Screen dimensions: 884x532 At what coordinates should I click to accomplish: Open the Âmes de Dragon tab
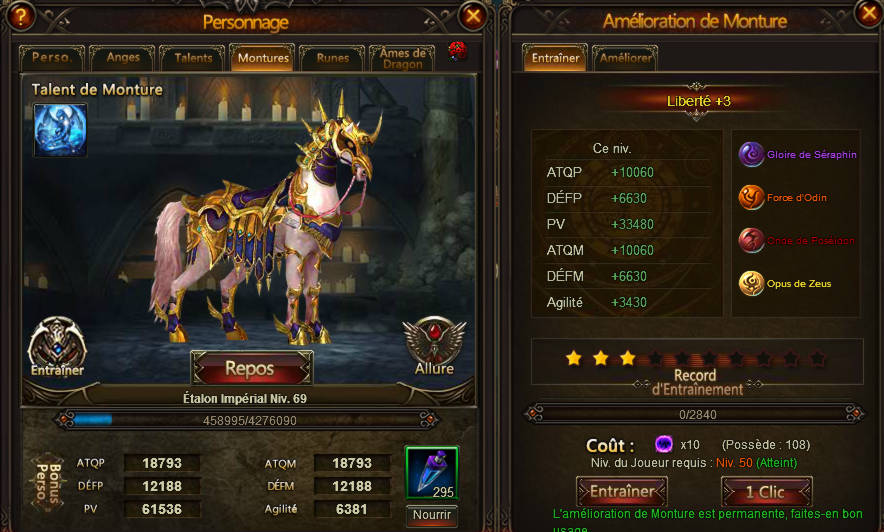(x=403, y=57)
